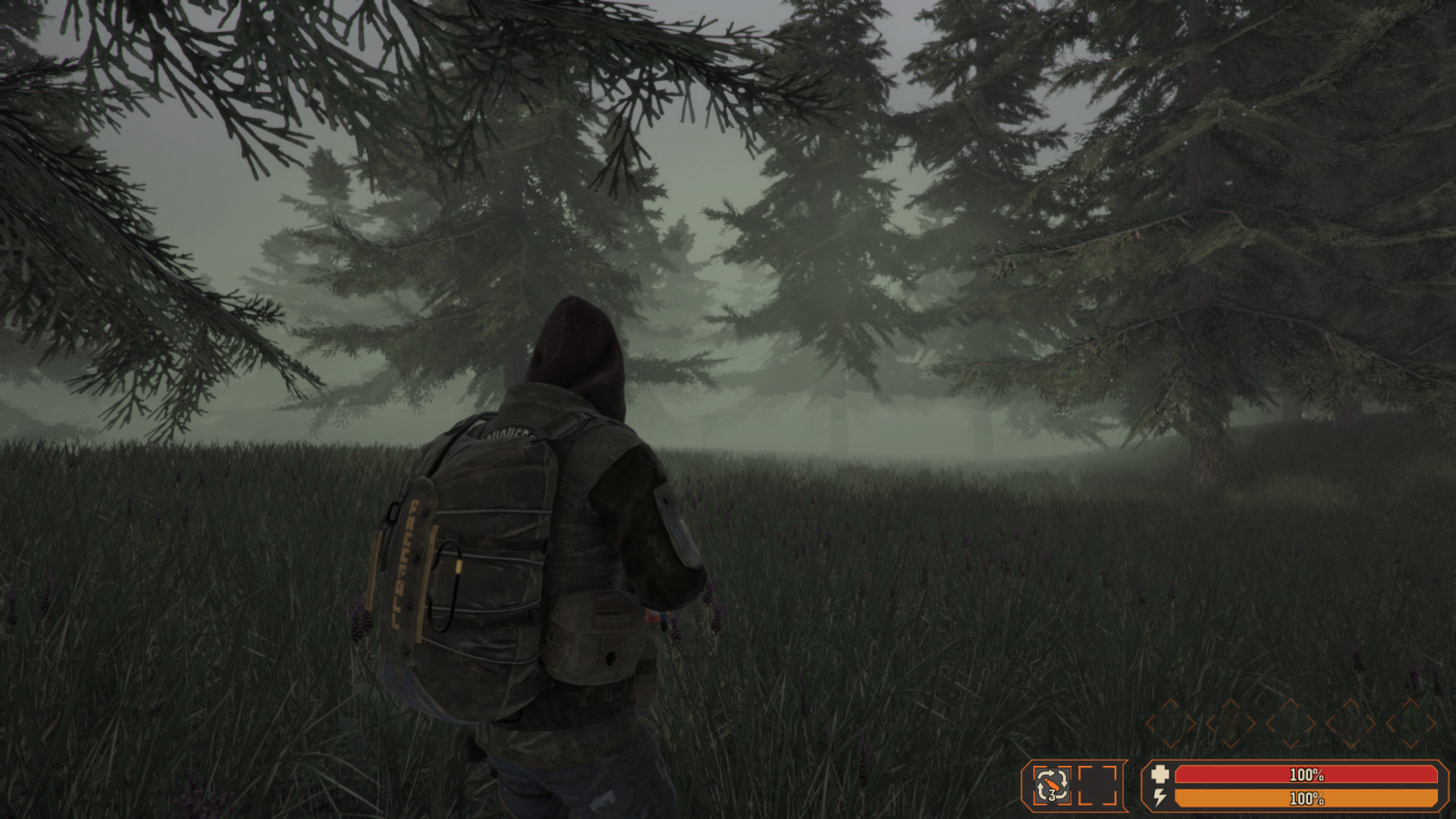Click the health 100% percentage label

coord(1307,775)
